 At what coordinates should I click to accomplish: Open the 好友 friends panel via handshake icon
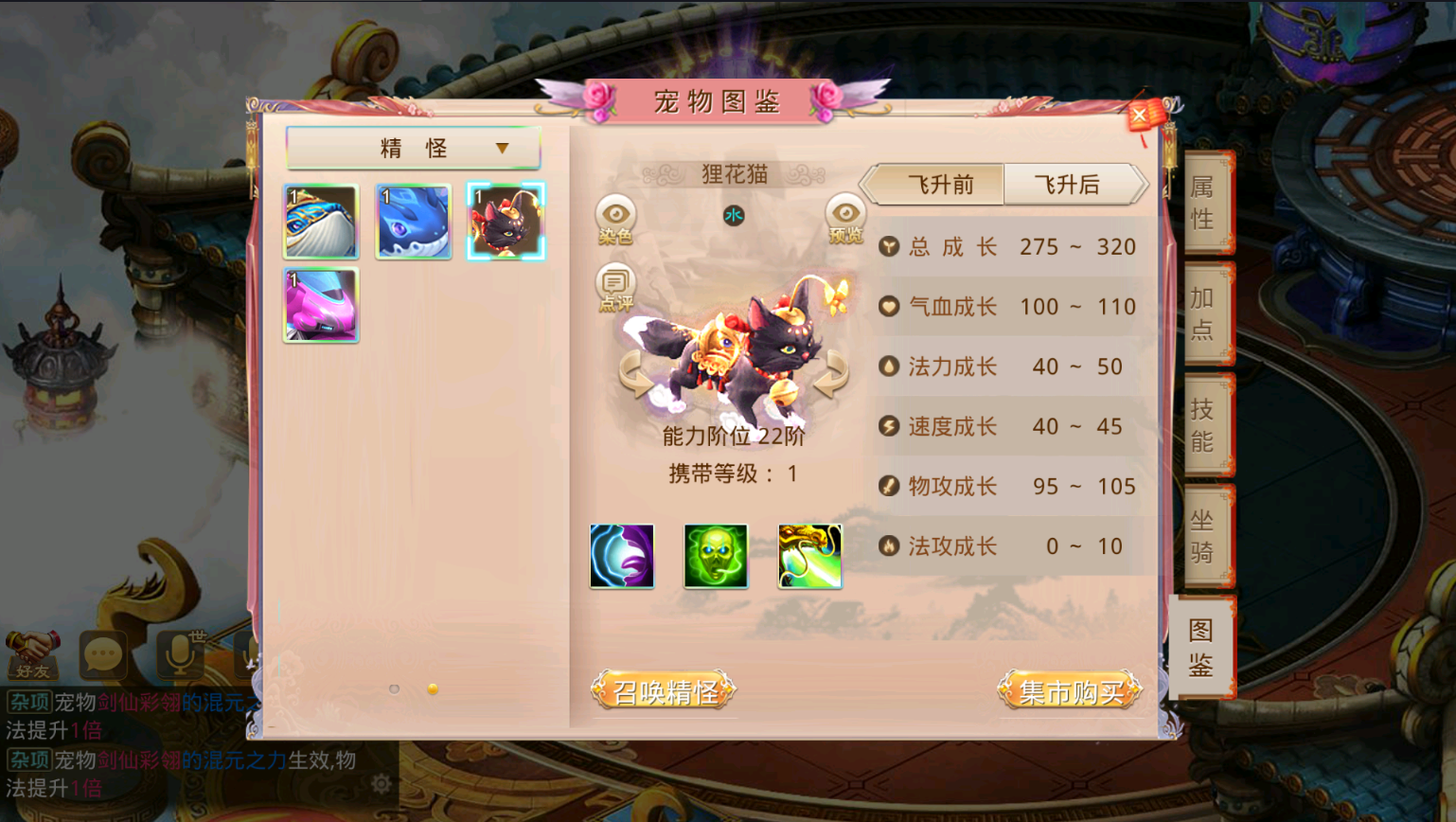34,653
